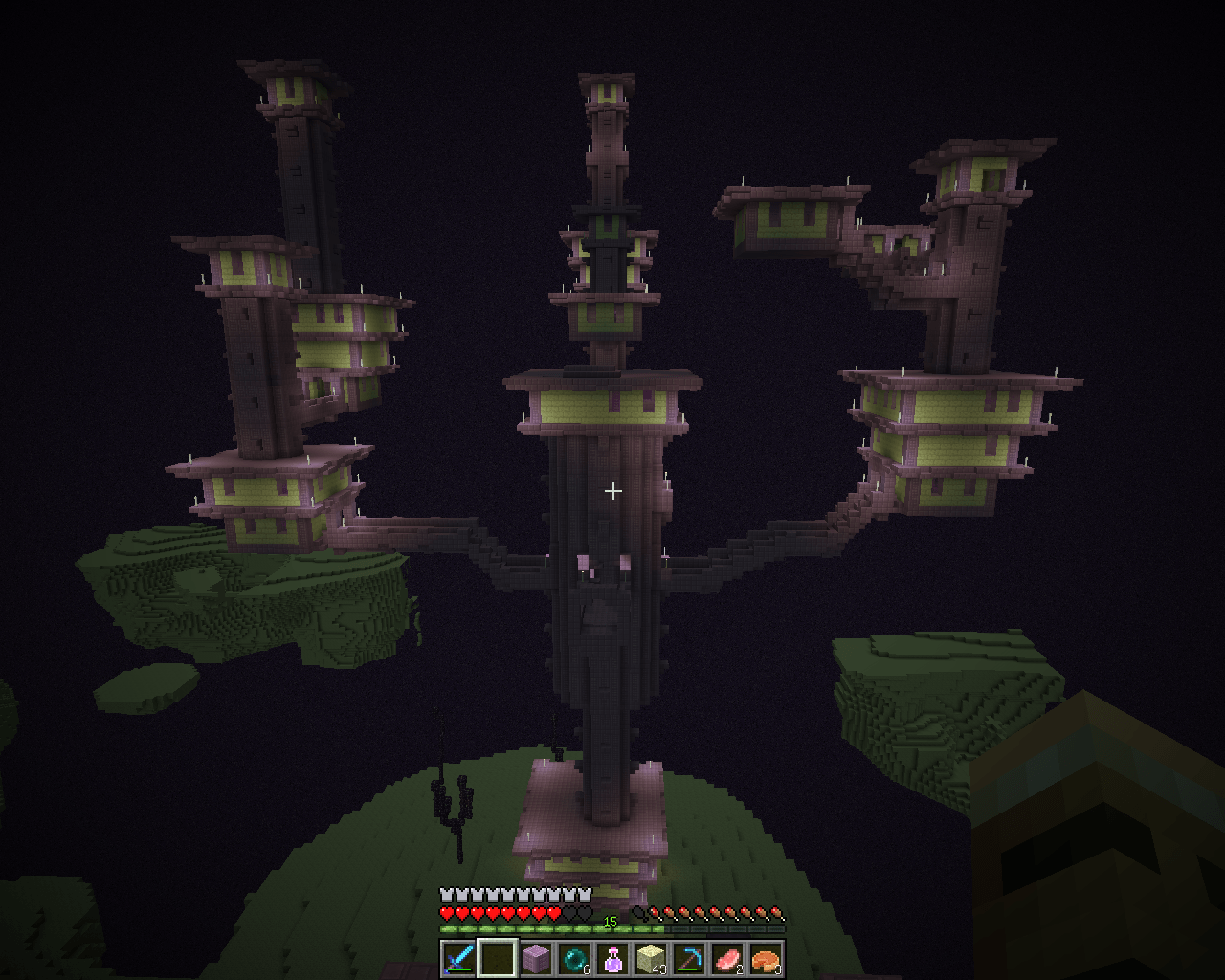
Task: Select the diamond sword hotbar slot
Action: tap(458, 958)
